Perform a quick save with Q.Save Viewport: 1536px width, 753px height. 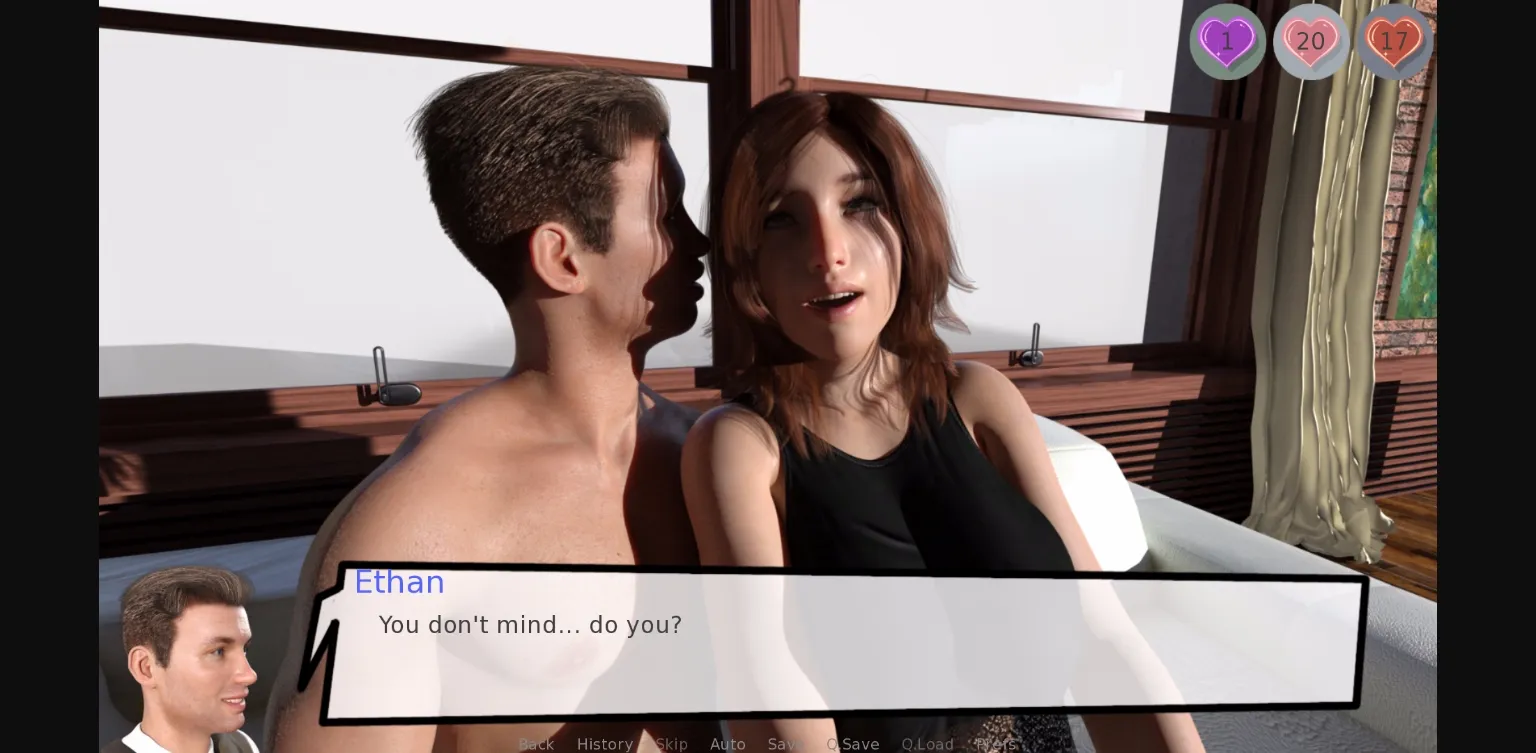852,744
